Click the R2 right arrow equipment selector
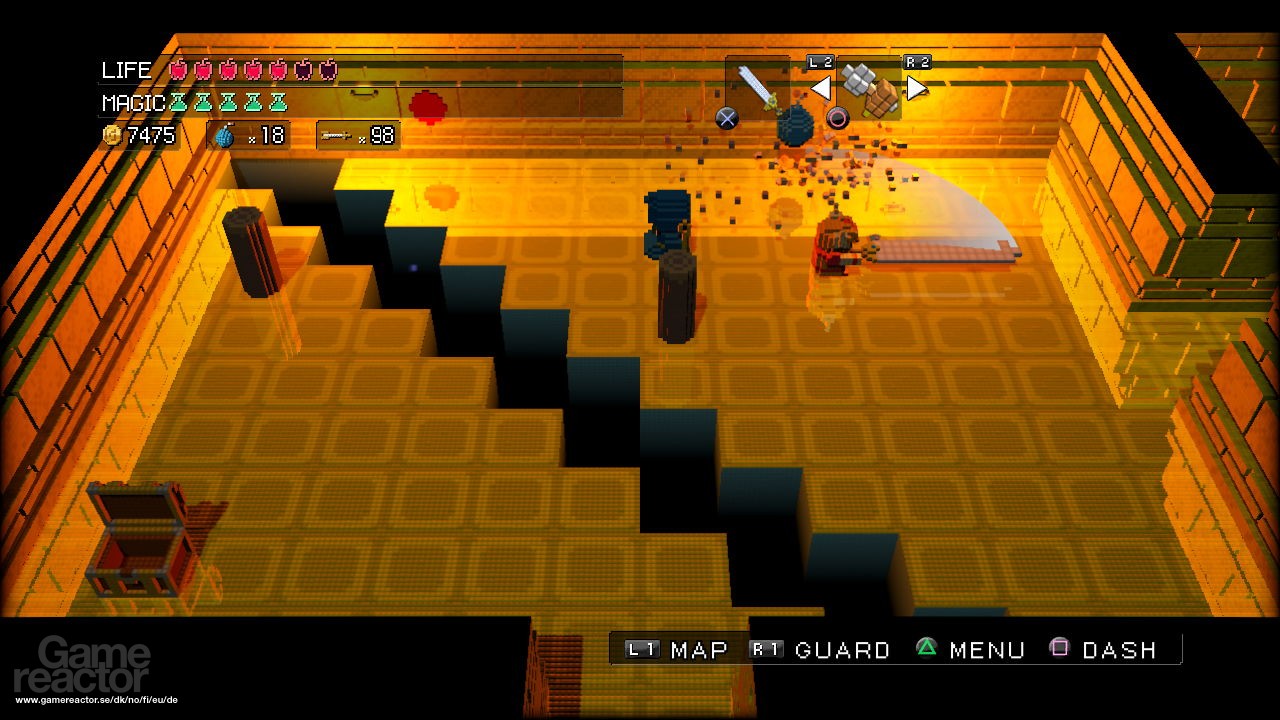This screenshot has height=720, width=1280. coord(915,87)
